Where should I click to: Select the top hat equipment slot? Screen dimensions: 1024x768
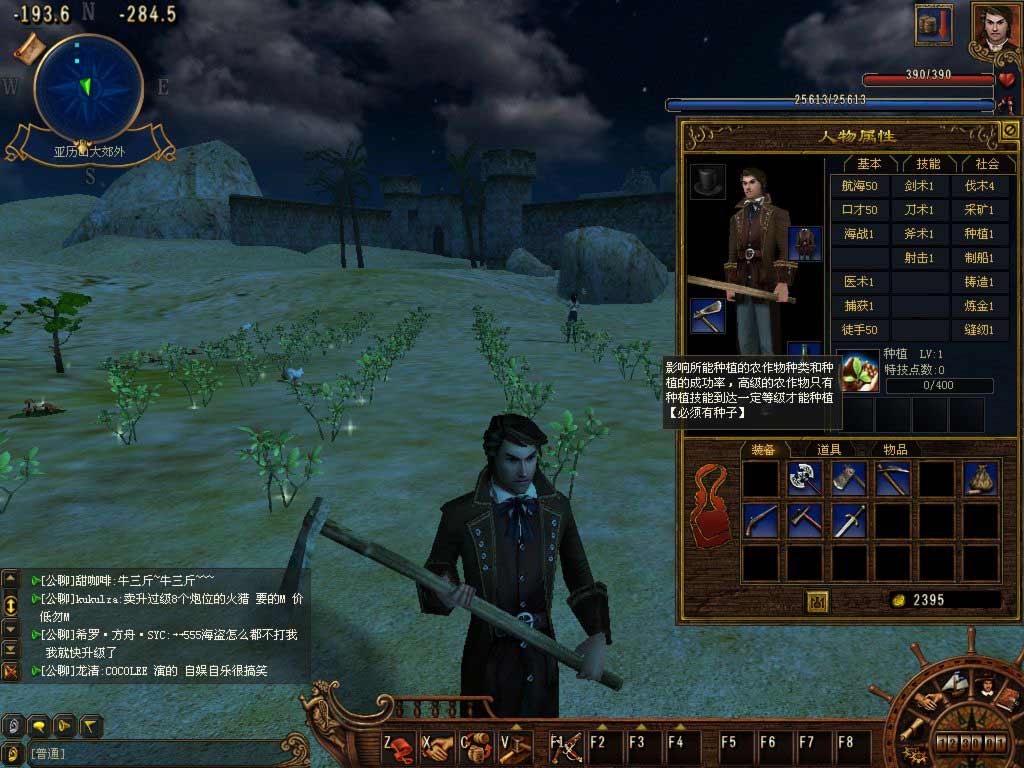tap(708, 181)
